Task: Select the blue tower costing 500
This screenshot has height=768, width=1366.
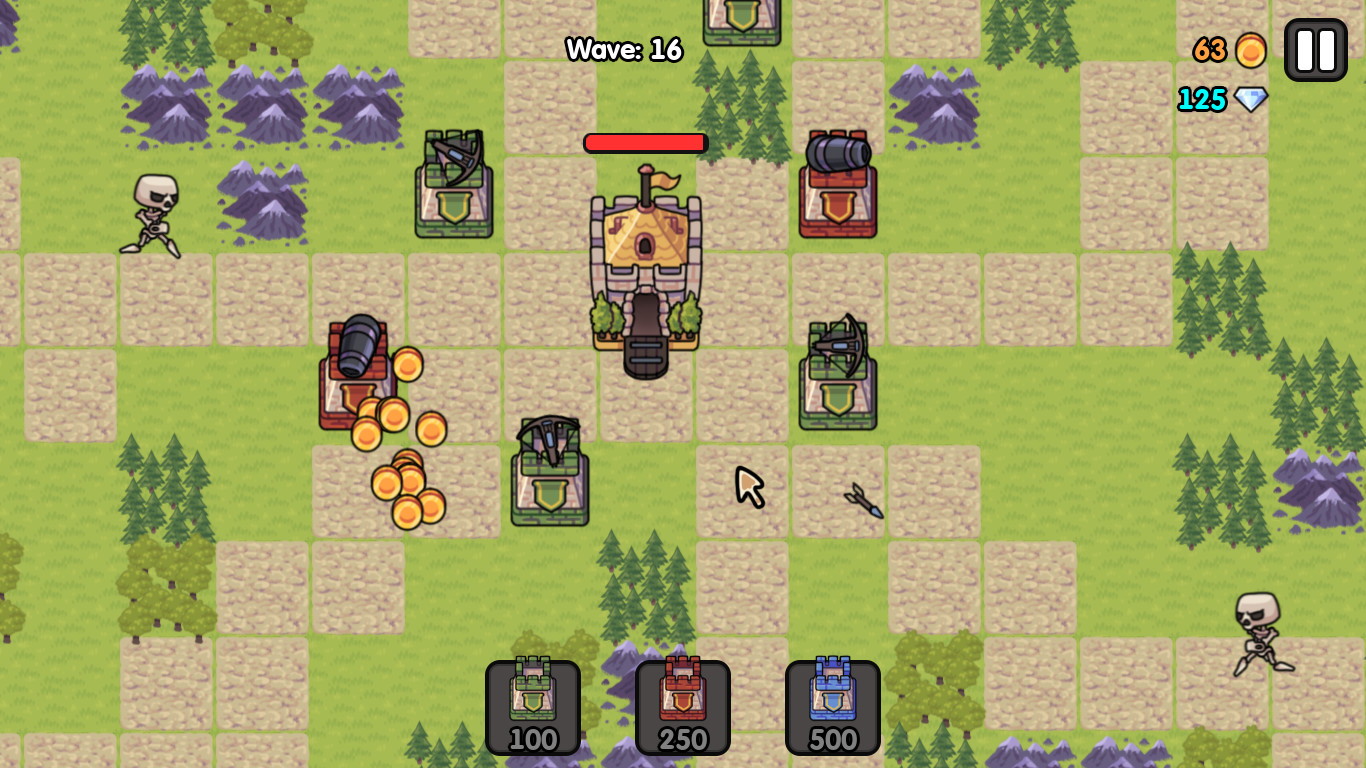Action: tap(832, 706)
